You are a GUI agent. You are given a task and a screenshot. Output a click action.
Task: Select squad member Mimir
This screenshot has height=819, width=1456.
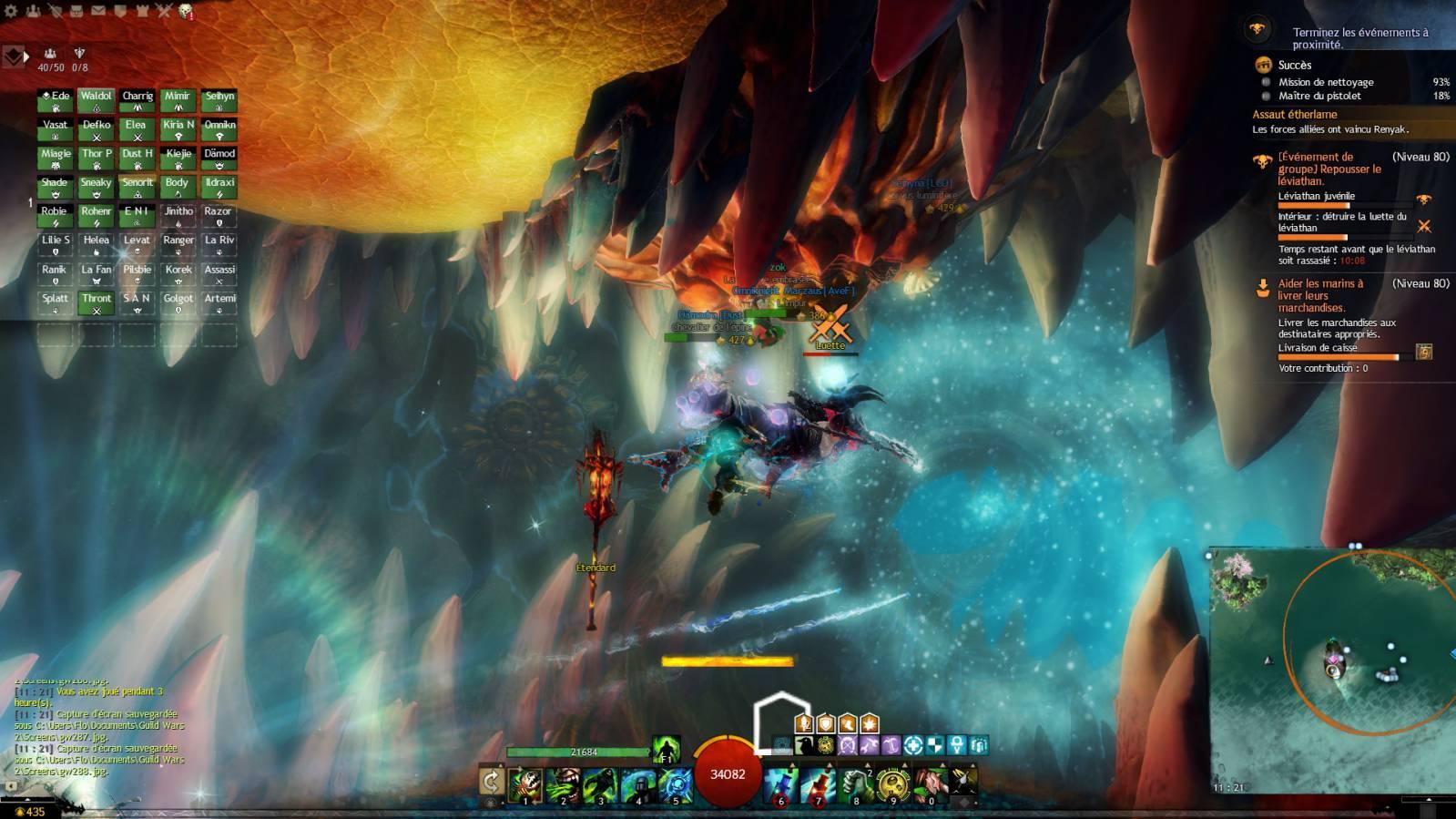pyautogui.click(x=178, y=100)
